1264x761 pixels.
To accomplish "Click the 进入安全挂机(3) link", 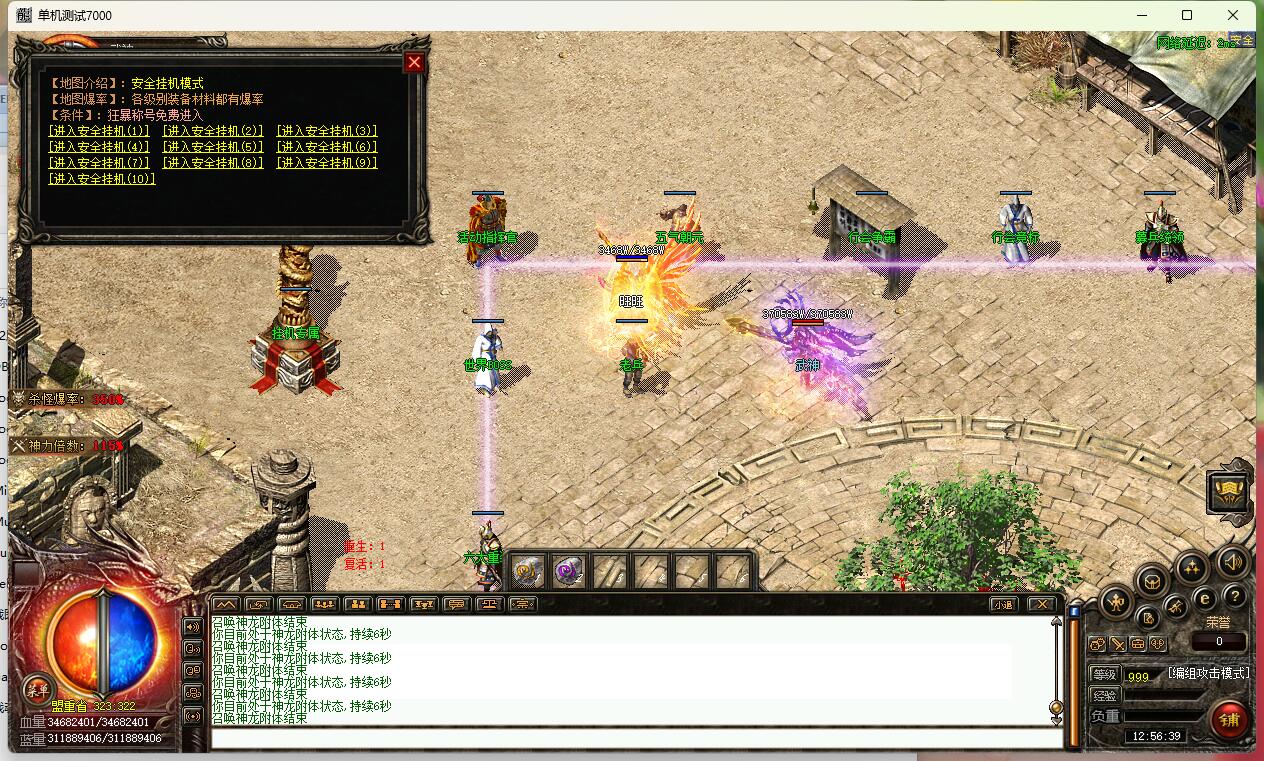I will pyautogui.click(x=327, y=131).
